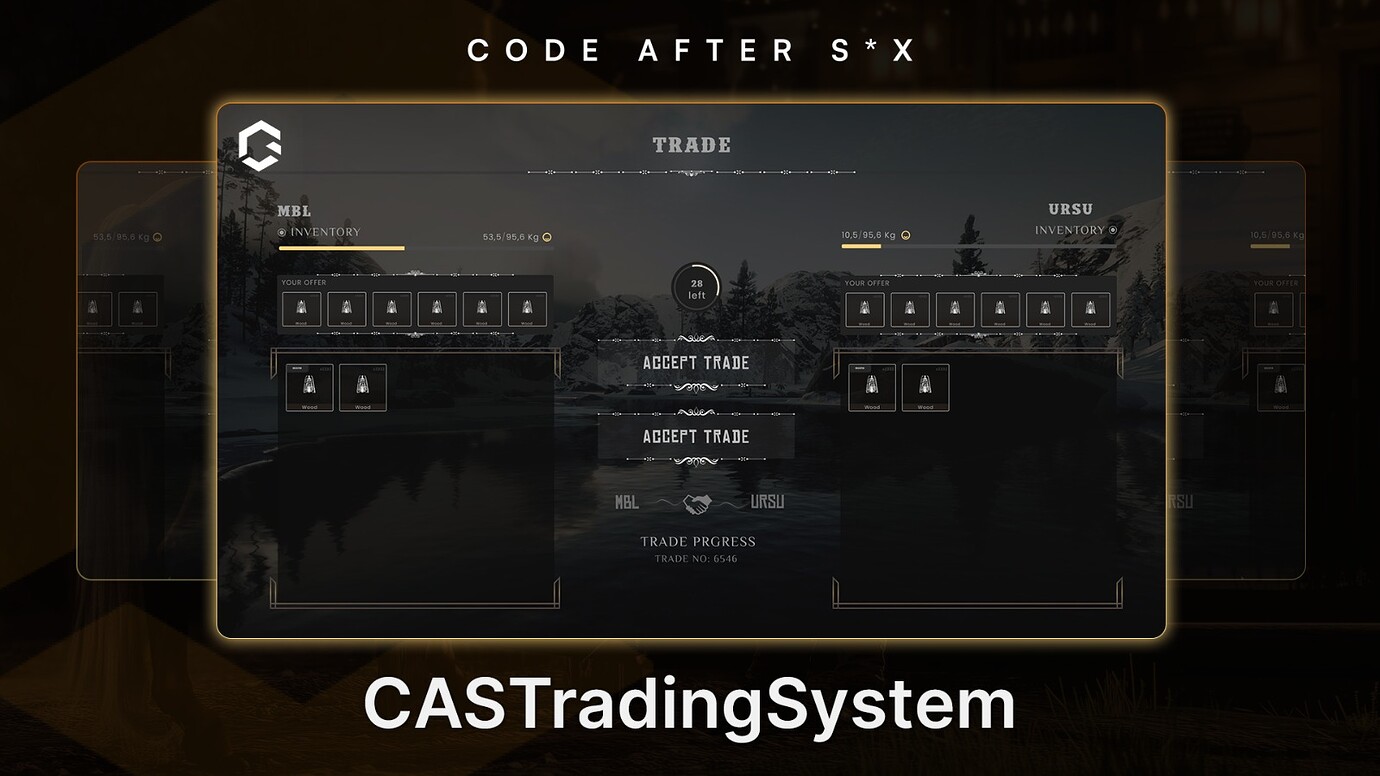Screen dimensions: 1380x776
Task: Select the first Wood item in MBL's offer
Action: point(302,309)
